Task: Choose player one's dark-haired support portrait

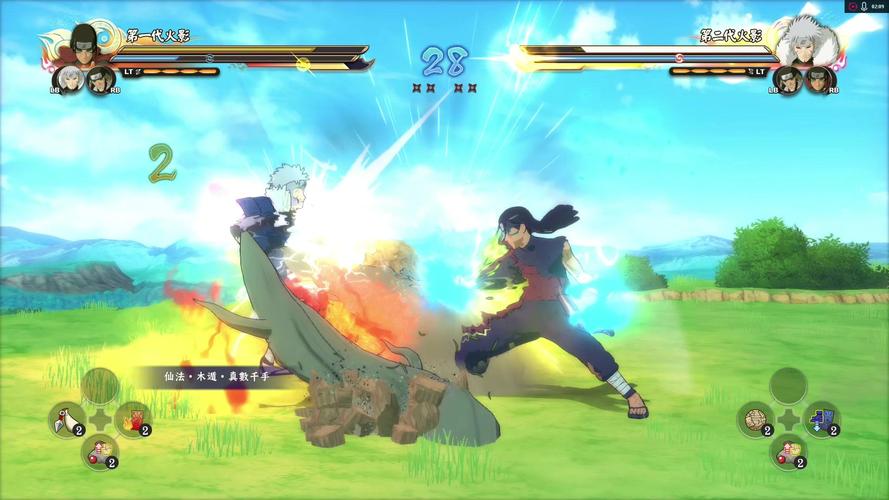Action: (100, 79)
